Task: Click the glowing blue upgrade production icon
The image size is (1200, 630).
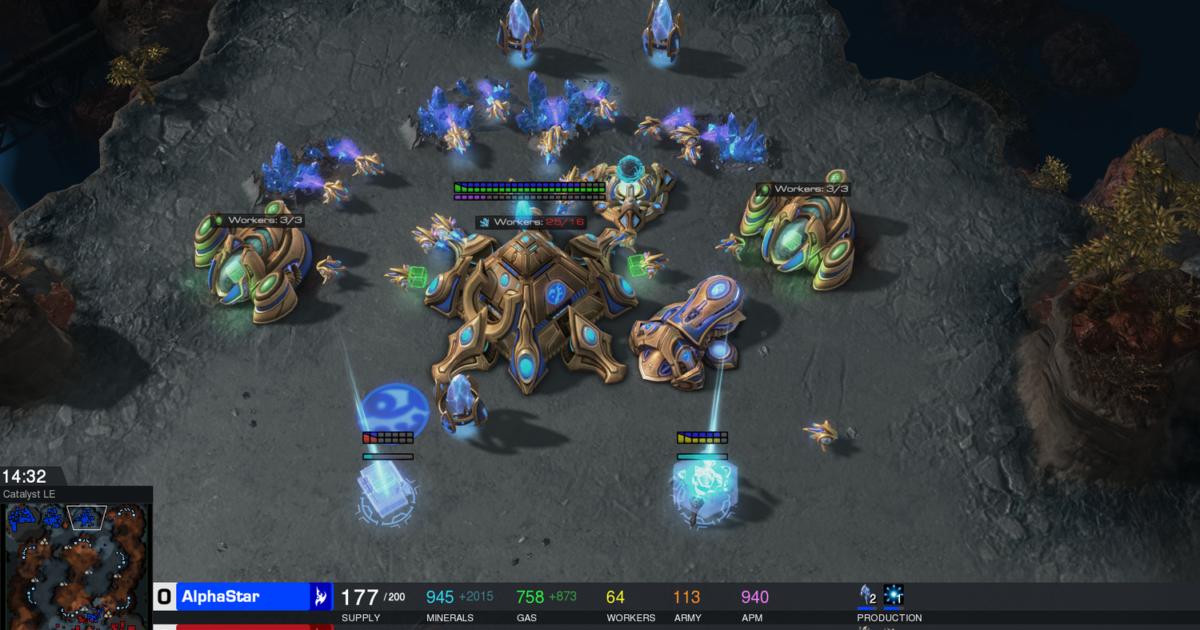Action: (x=893, y=596)
